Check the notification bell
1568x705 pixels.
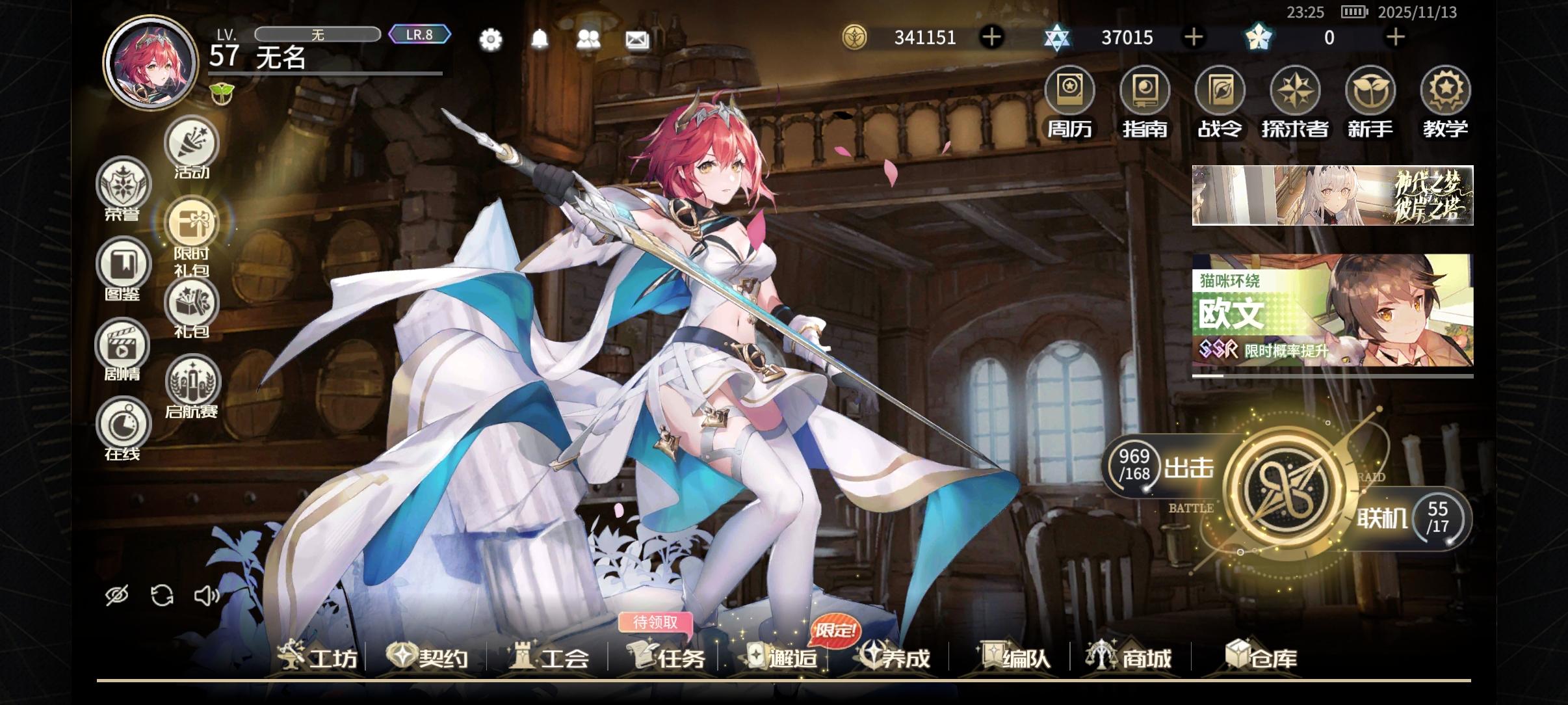point(540,40)
